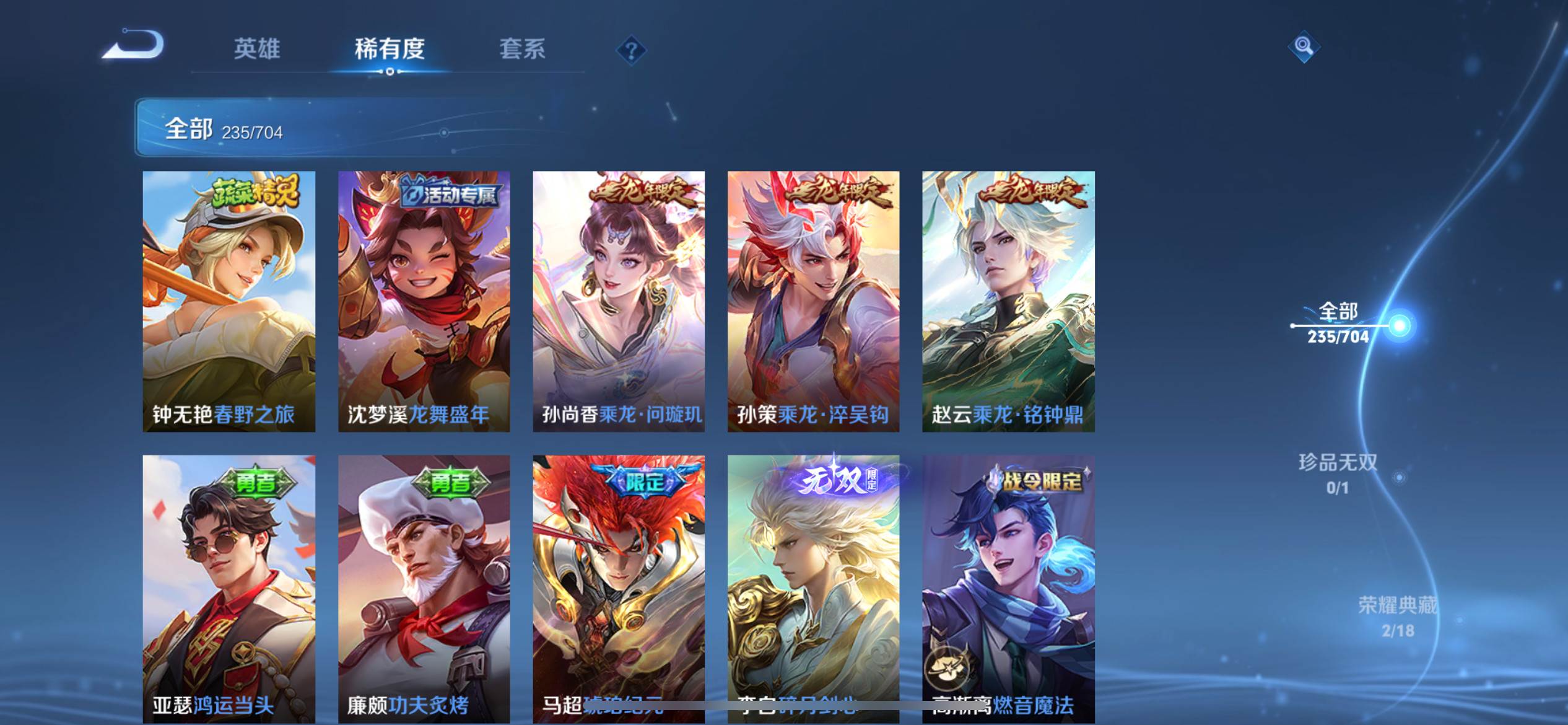
Task: Open 亚瑟 鸿运当头 skin card
Action: tap(229, 589)
